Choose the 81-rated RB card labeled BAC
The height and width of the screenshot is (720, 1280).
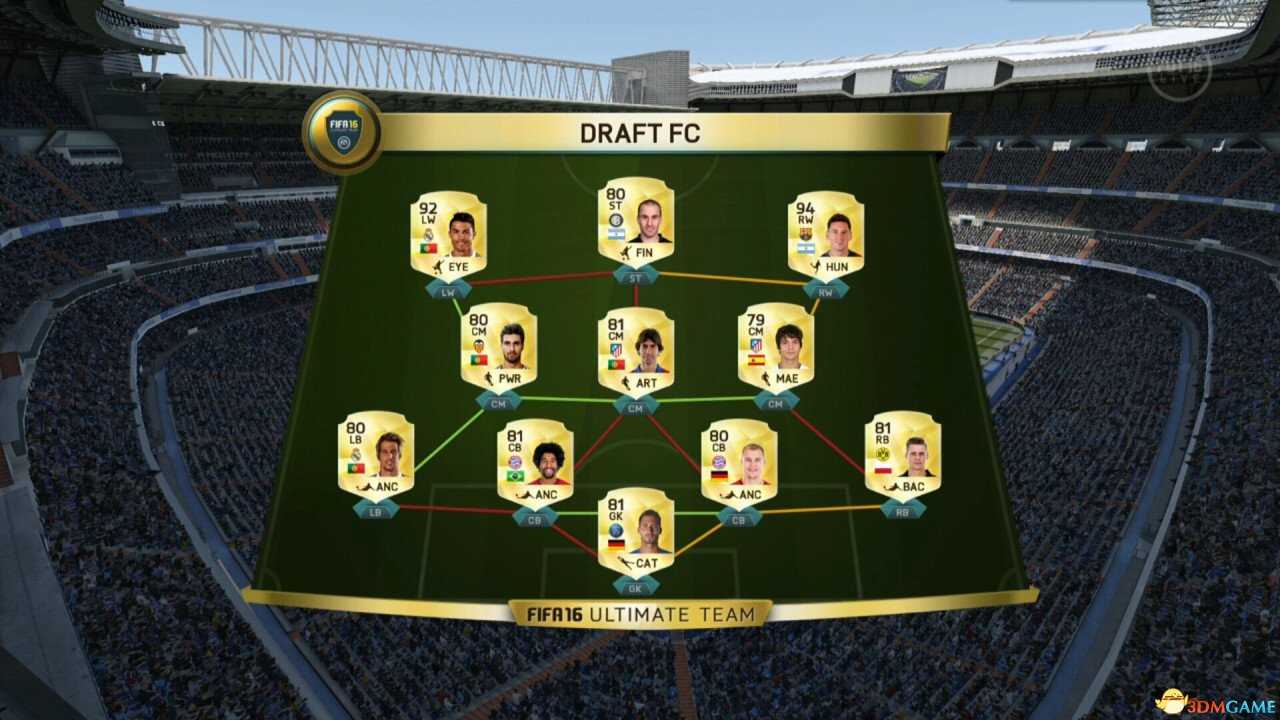pyautogui.click(x=902, y=455)
